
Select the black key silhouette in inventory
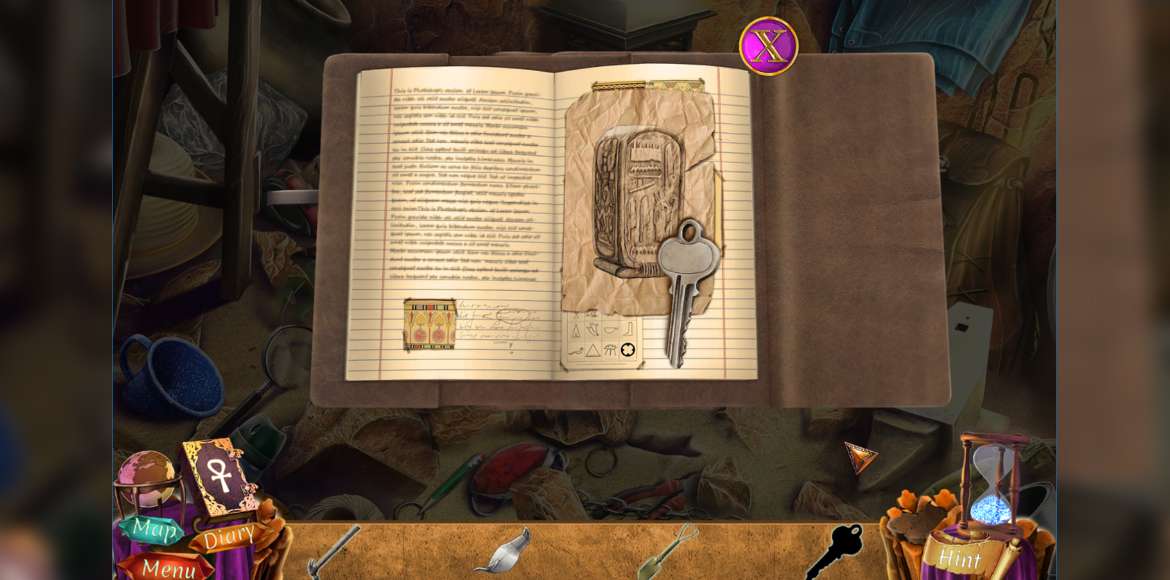[833, 551]
